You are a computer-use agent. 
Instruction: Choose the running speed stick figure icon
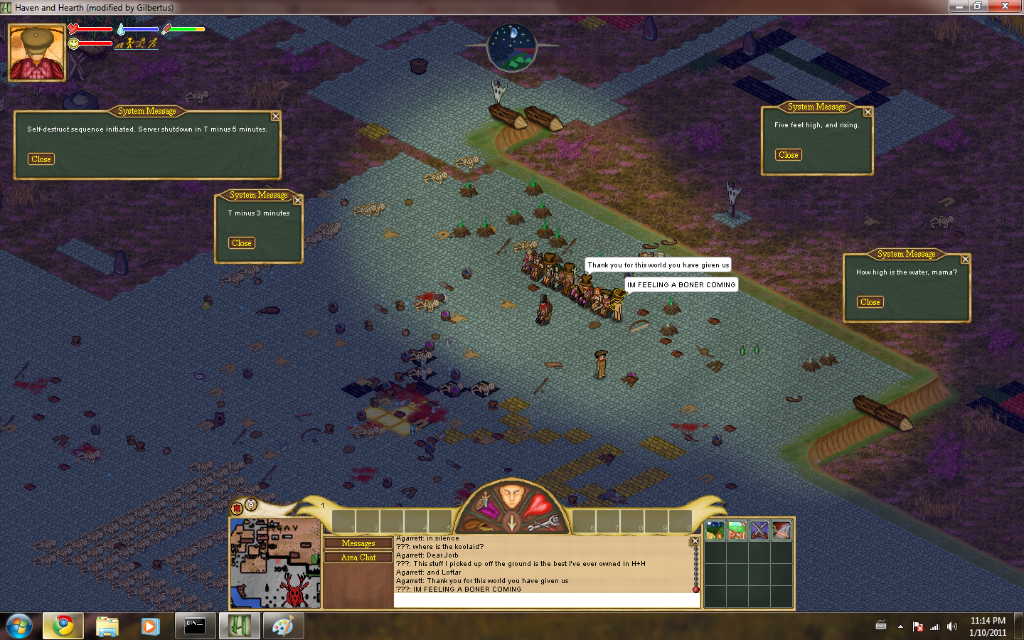tap(142, 43)
